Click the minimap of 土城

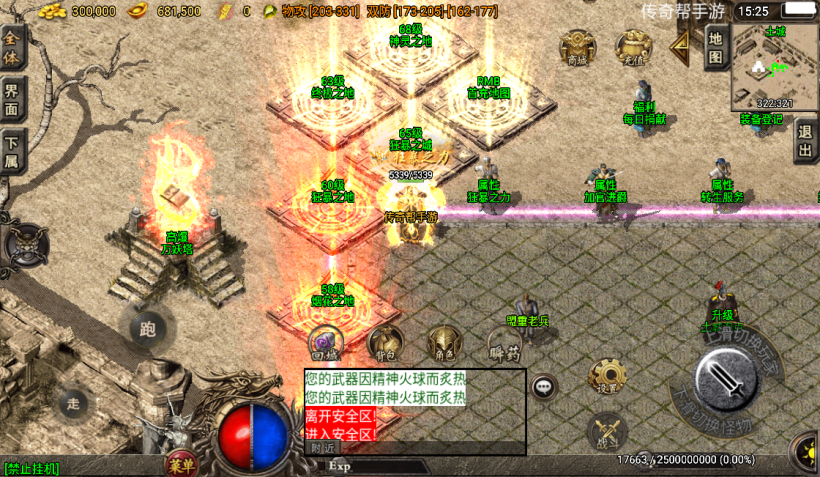pyautogui.click(x=775, y=65)
